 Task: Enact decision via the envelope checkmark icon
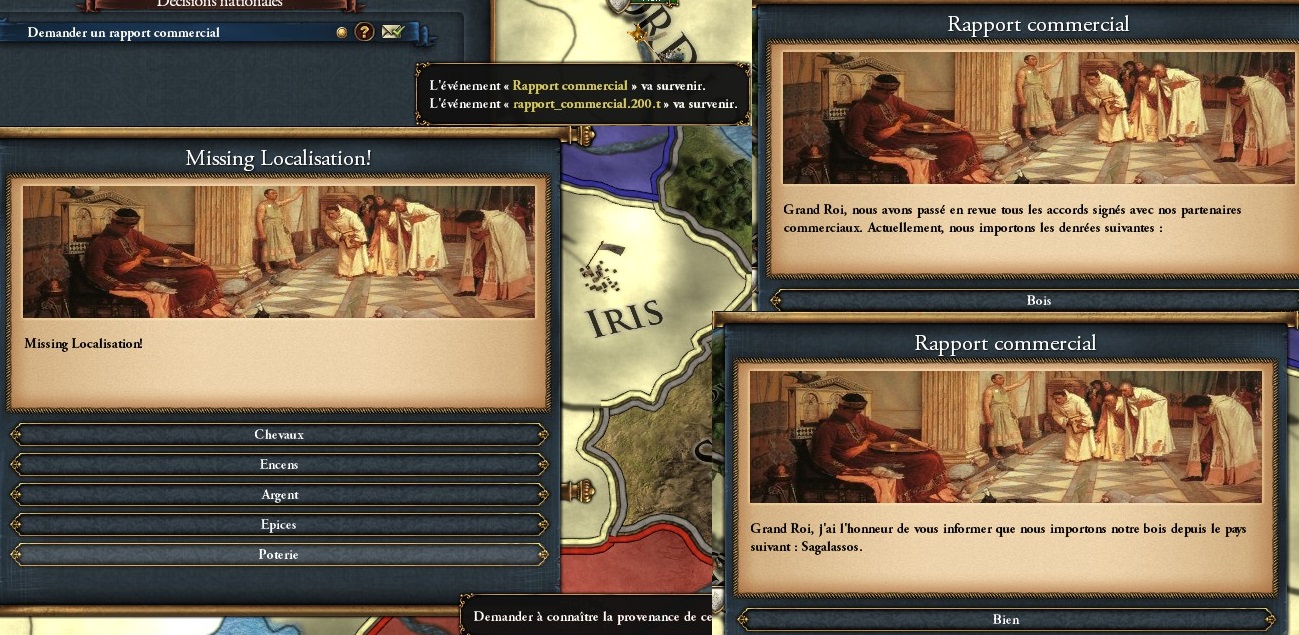coord(393,32)
